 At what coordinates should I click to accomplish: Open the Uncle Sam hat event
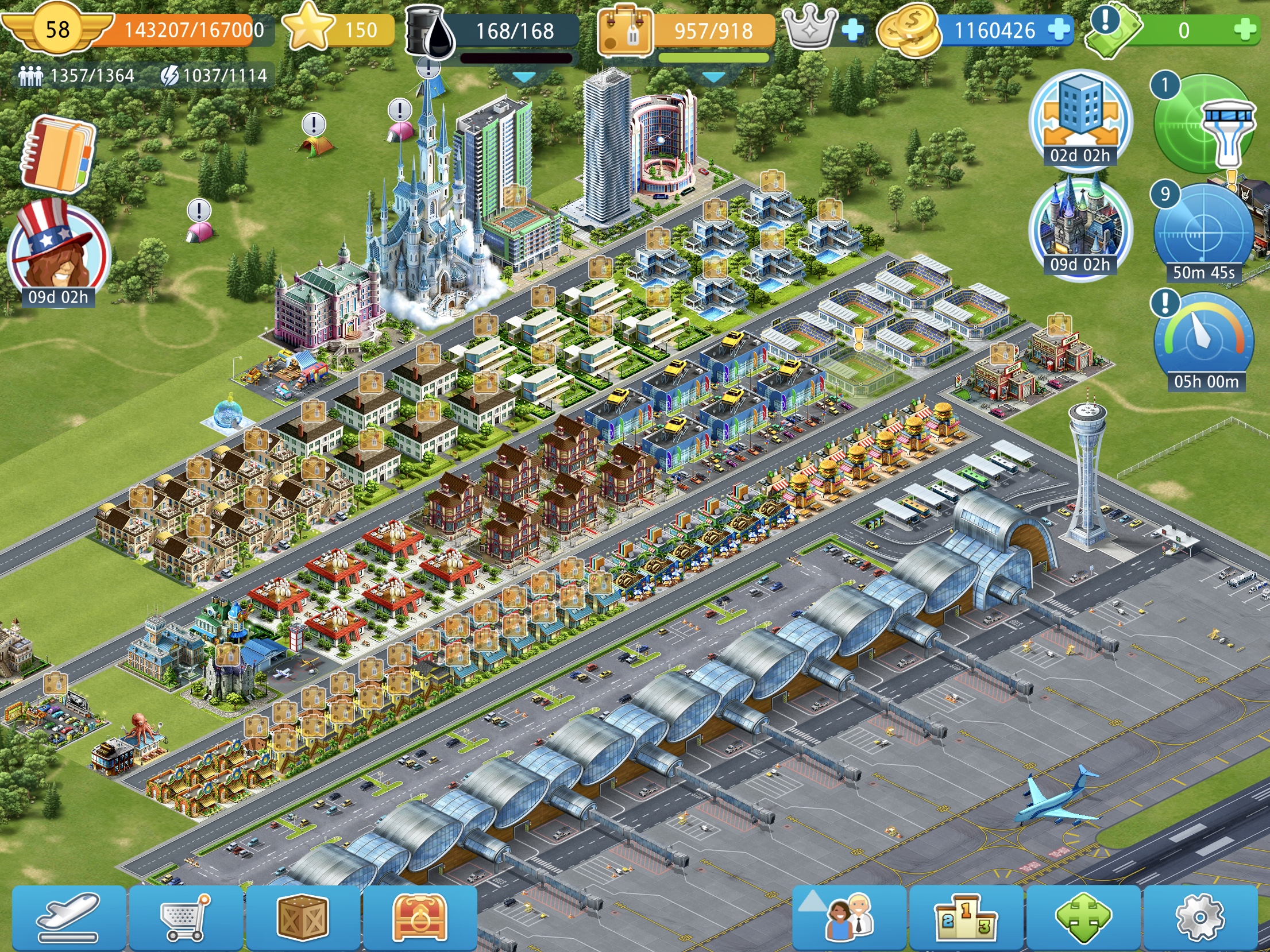click(58, 247)
